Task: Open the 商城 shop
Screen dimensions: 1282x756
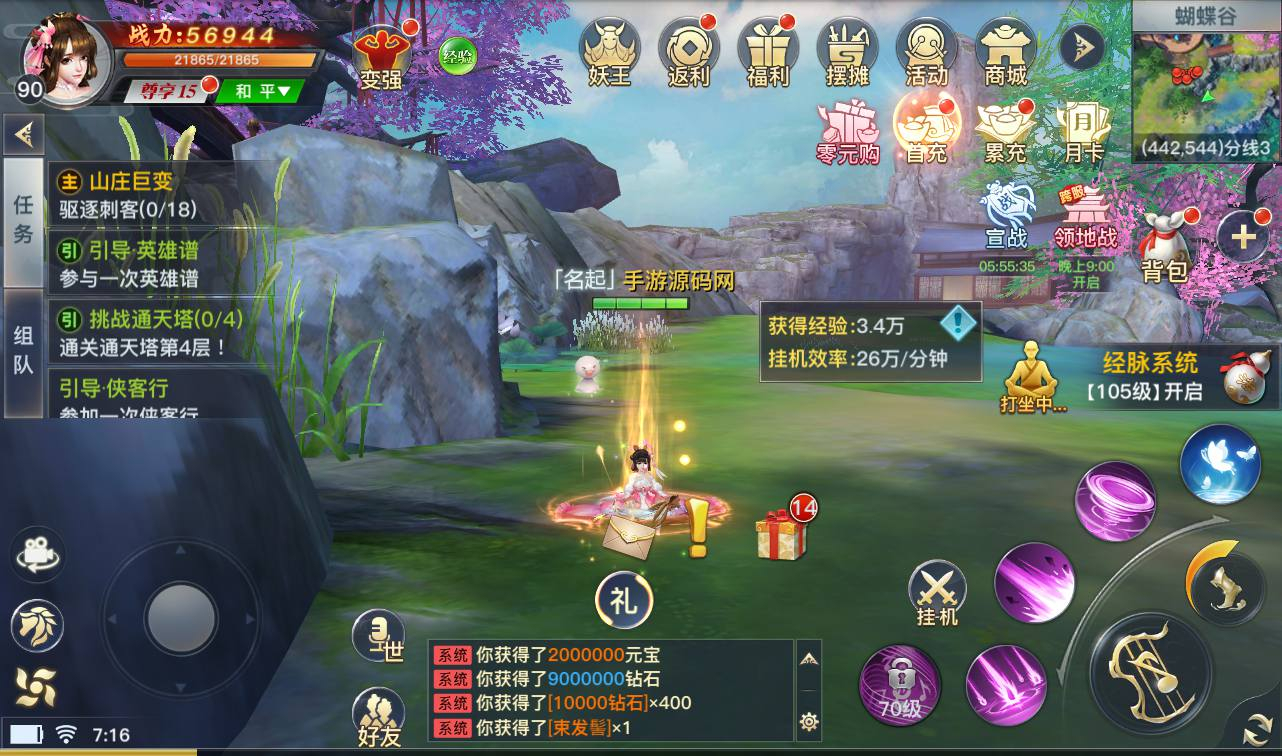Action: tap(1005, 50)
